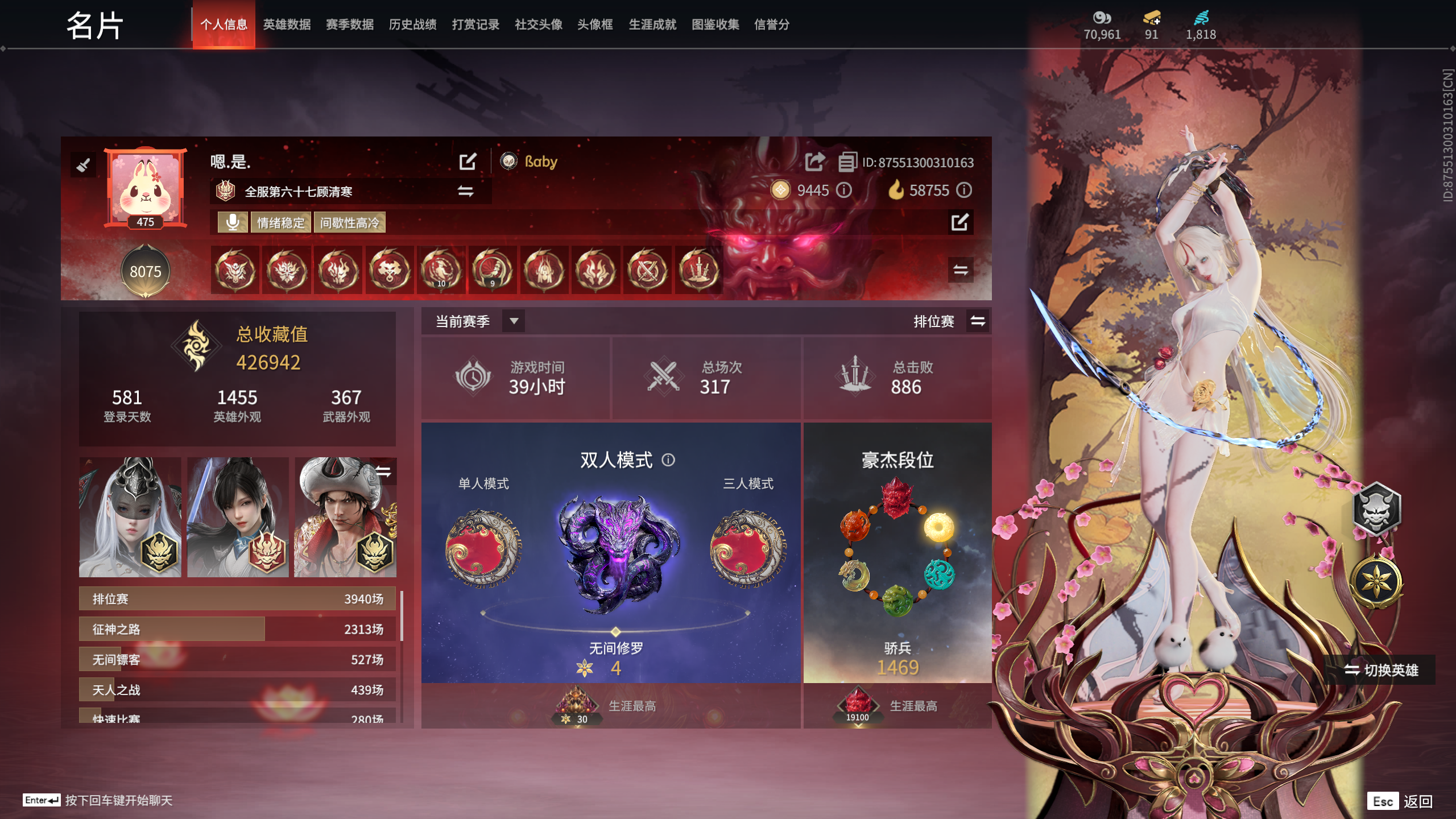Open the nickname edit pencil icon beside 嗯.是.

468,162
